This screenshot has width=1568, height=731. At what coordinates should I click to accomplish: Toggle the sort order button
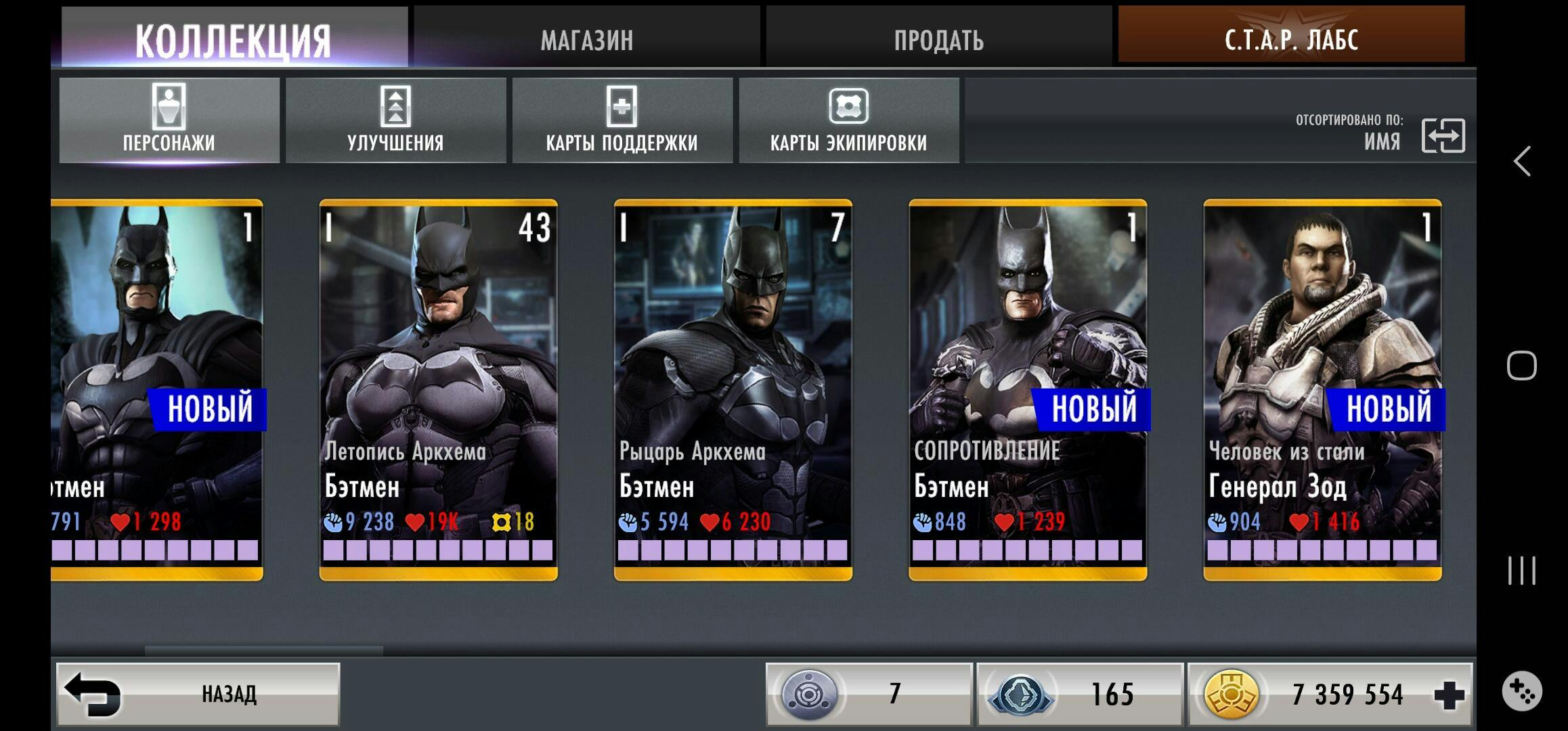coord(1443,135)
